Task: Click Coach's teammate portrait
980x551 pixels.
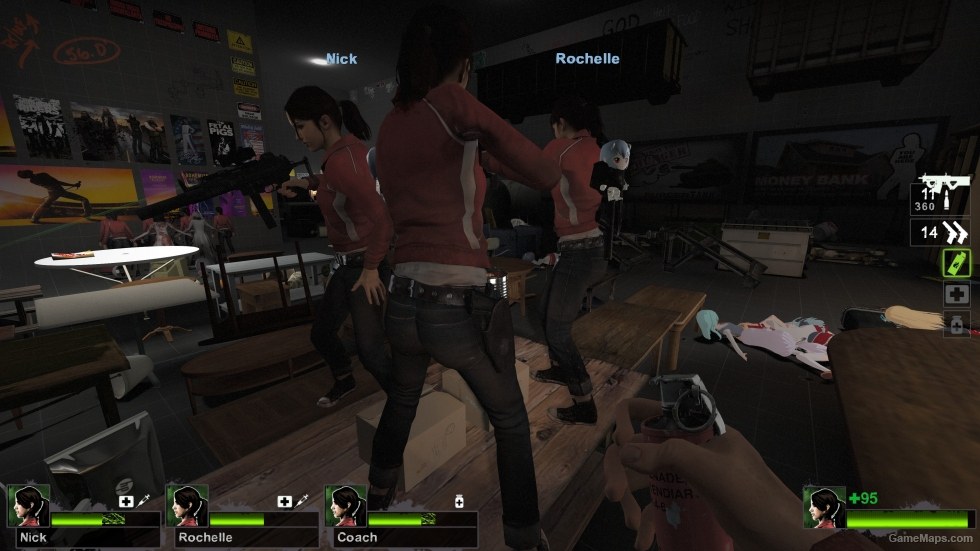Action: (343, 505)
